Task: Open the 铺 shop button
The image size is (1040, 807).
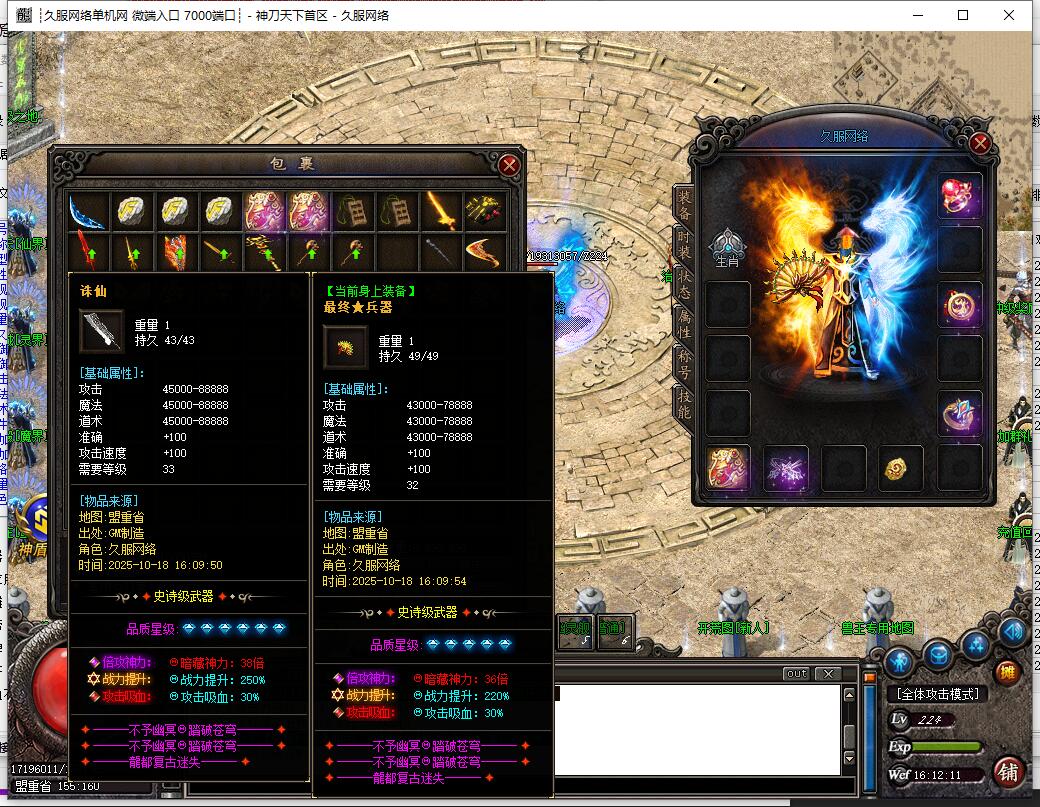Action: tap(1009, 772)
